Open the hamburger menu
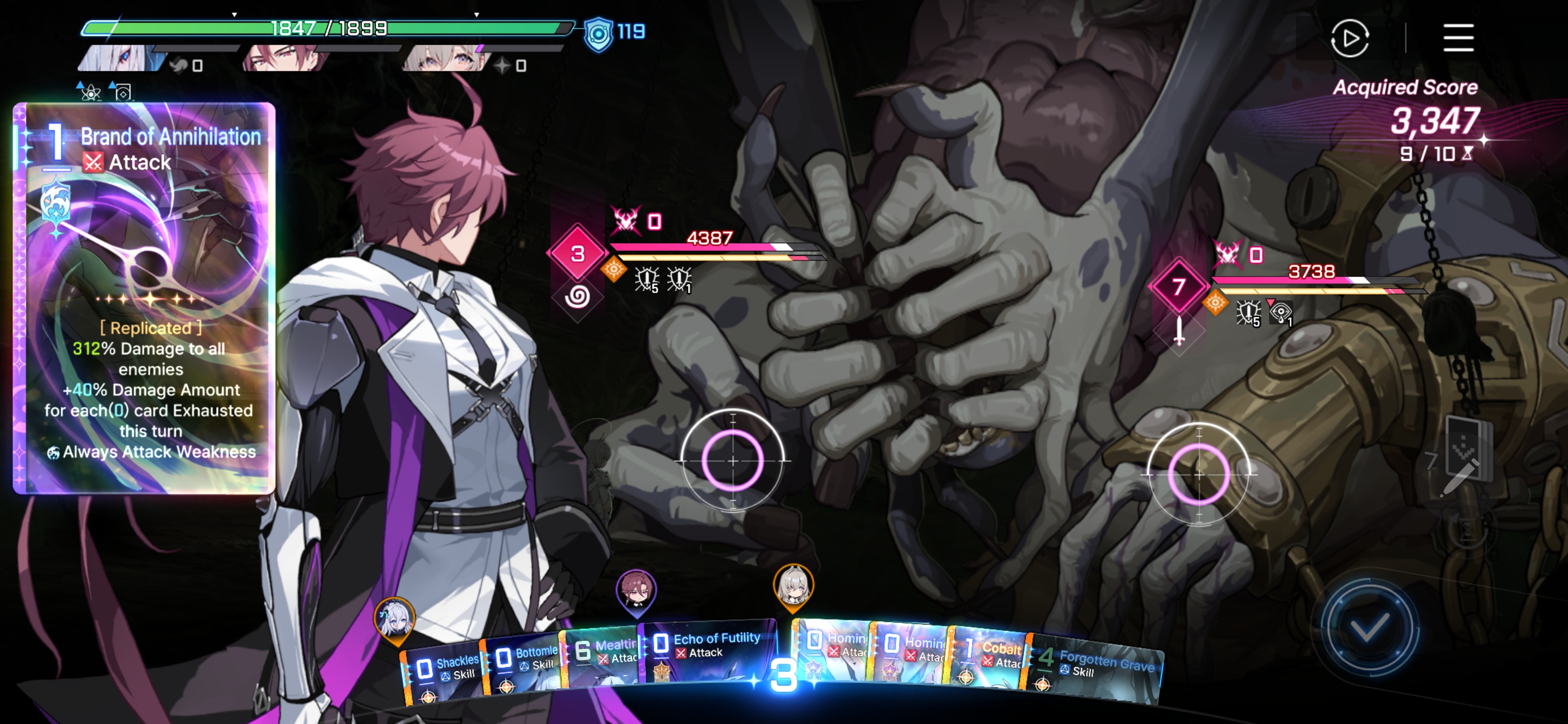1568x724 pixels. (1458, 38)
